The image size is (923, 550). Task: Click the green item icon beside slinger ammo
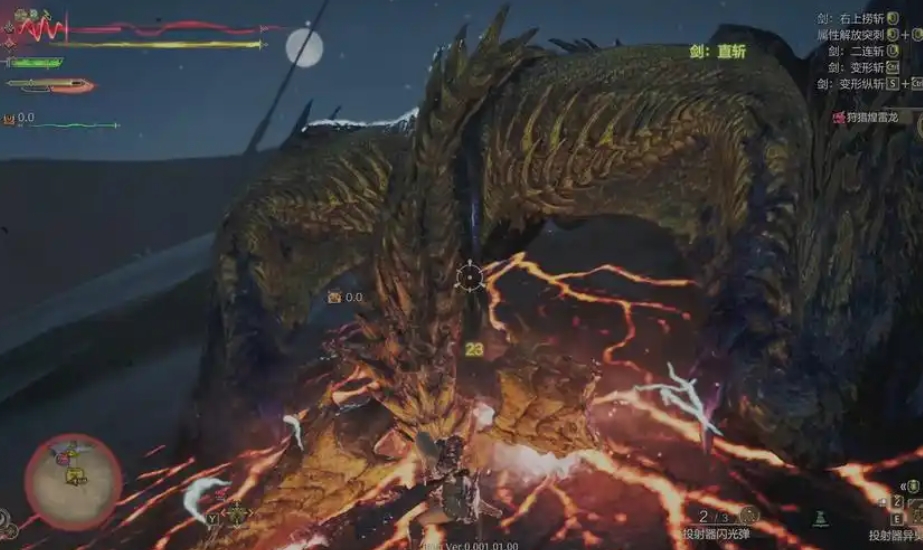pyautogui.click(x=820, y=518)
